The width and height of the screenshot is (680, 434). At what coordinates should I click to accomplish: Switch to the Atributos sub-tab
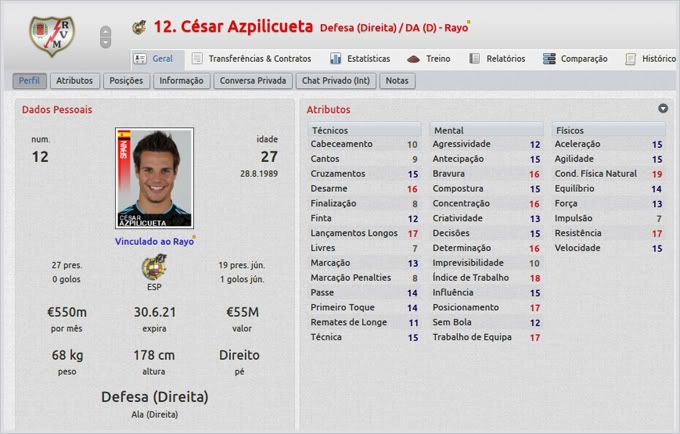[75, 80]
